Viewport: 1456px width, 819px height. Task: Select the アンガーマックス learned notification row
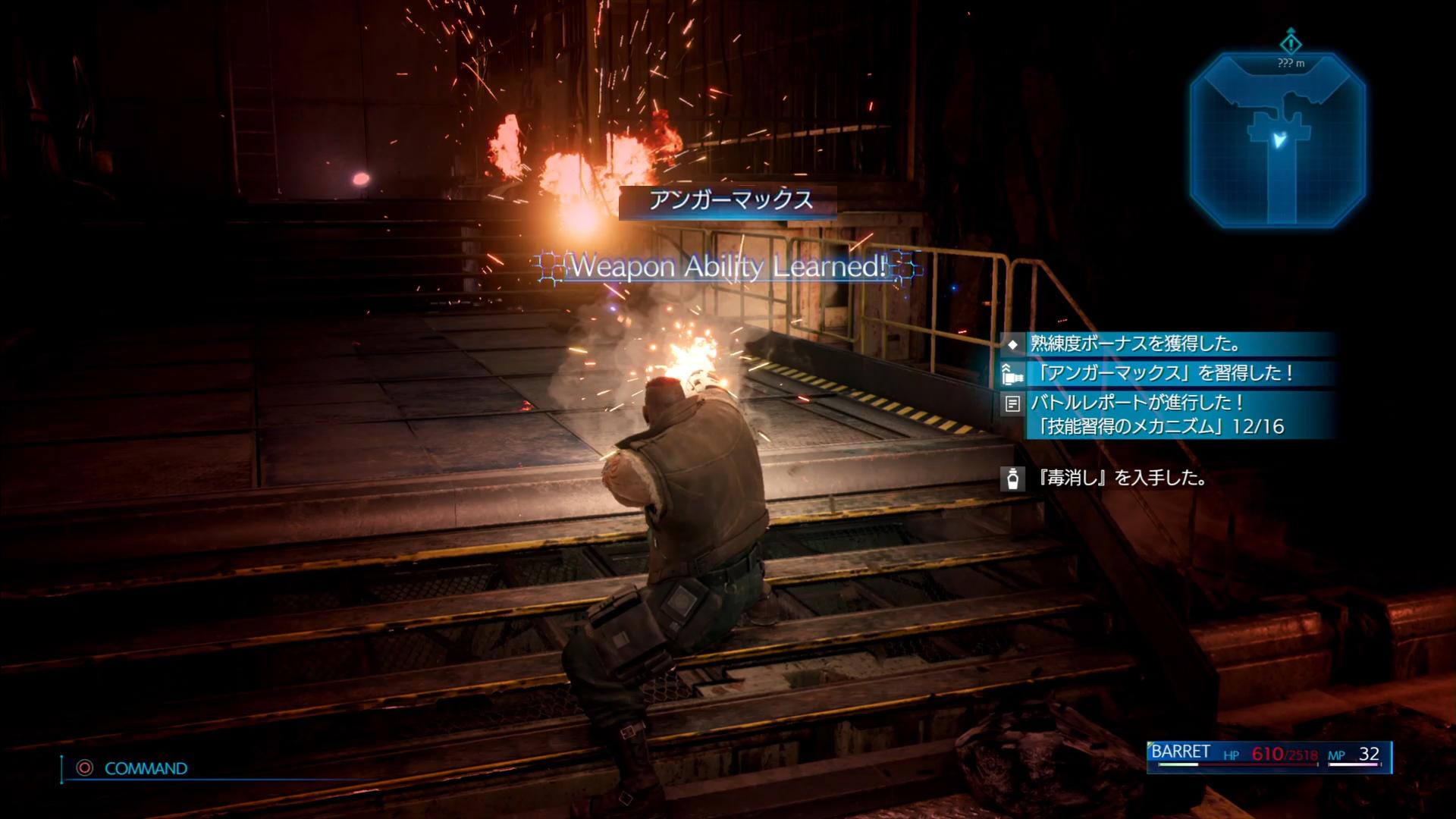point(1166,373)
